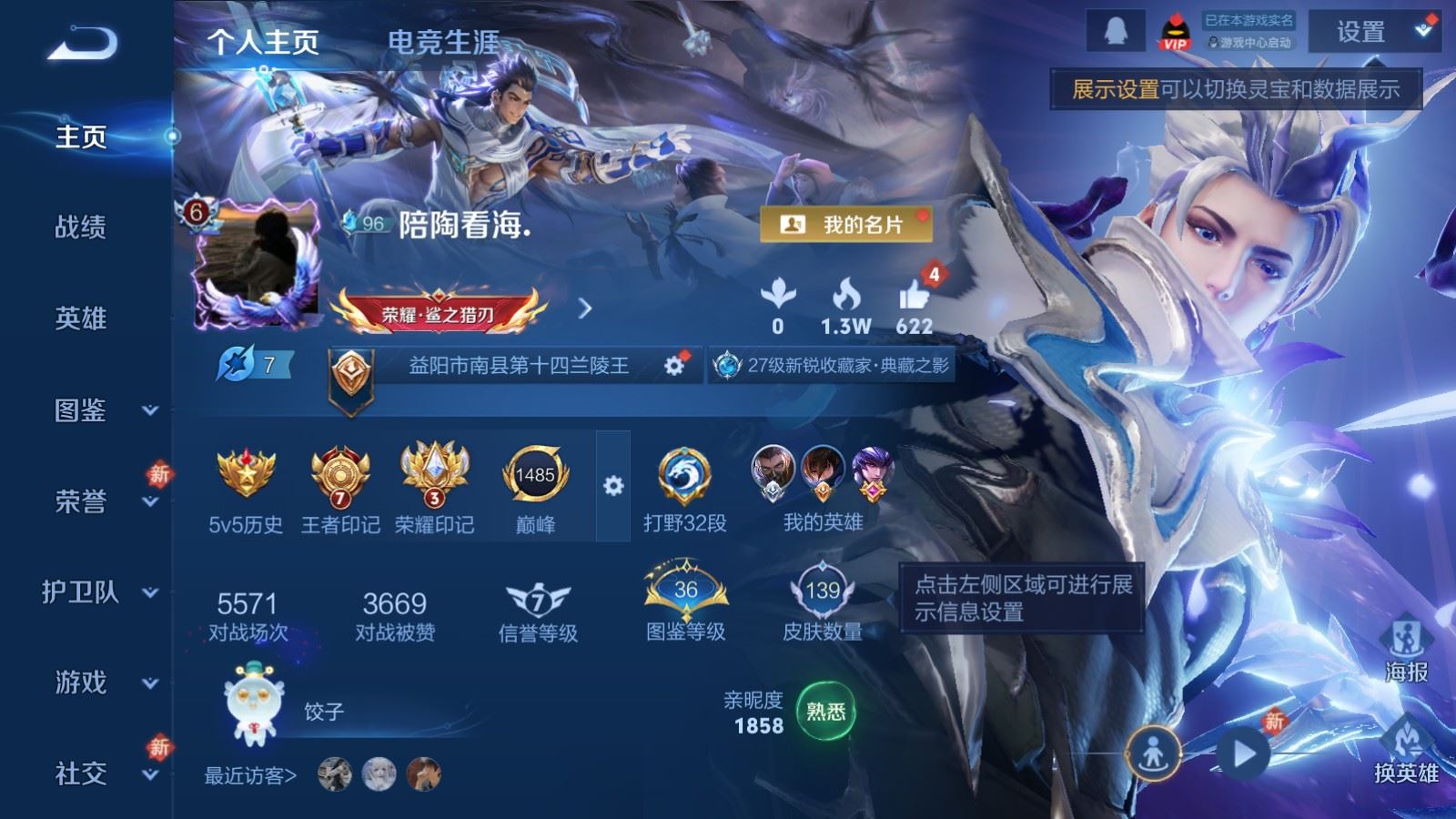The width and height of the screenshot is (1456, 819).
Task: Open the 战绩 section
Action: click(81, 227)
